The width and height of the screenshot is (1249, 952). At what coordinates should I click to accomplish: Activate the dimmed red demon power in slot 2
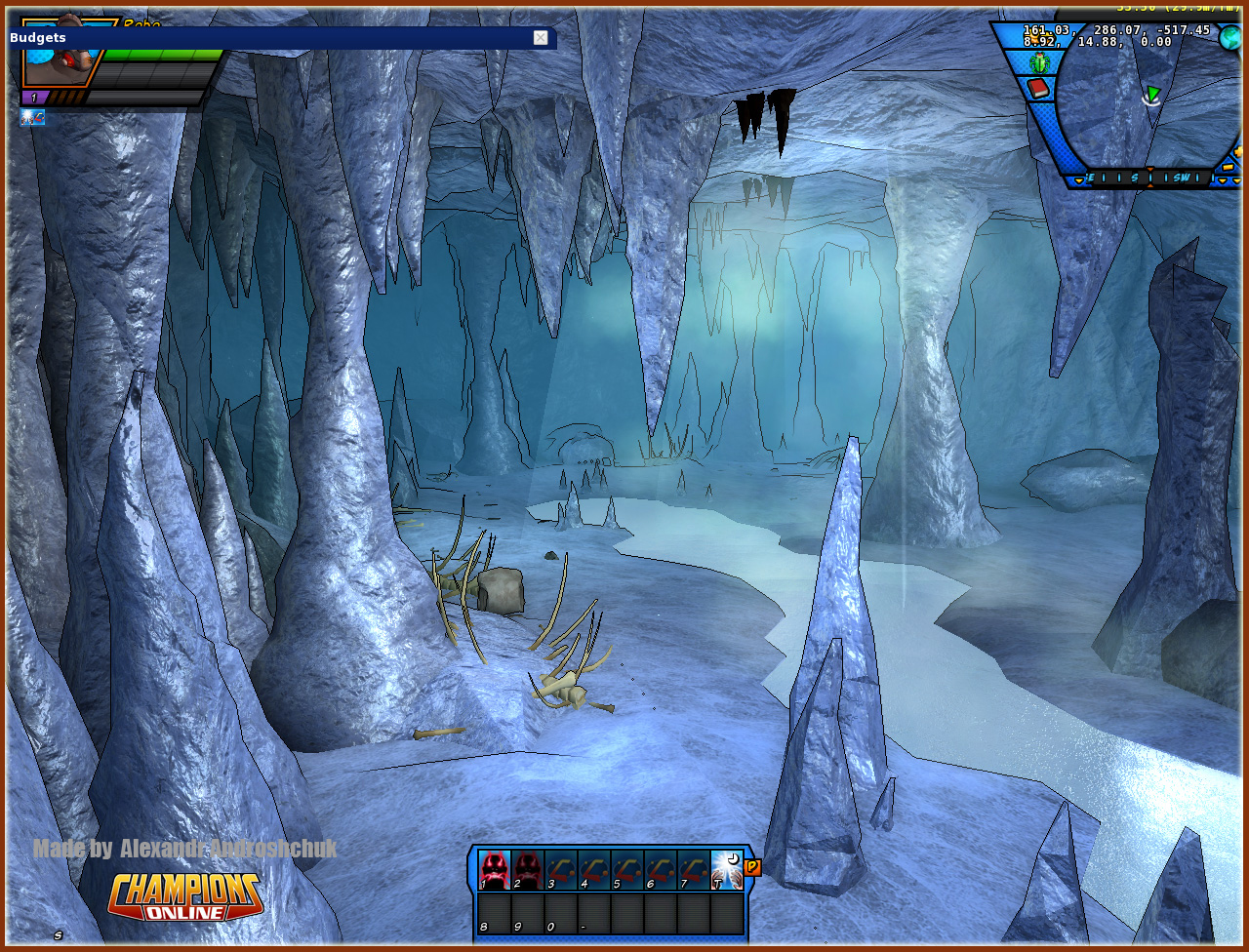point(528,869)
